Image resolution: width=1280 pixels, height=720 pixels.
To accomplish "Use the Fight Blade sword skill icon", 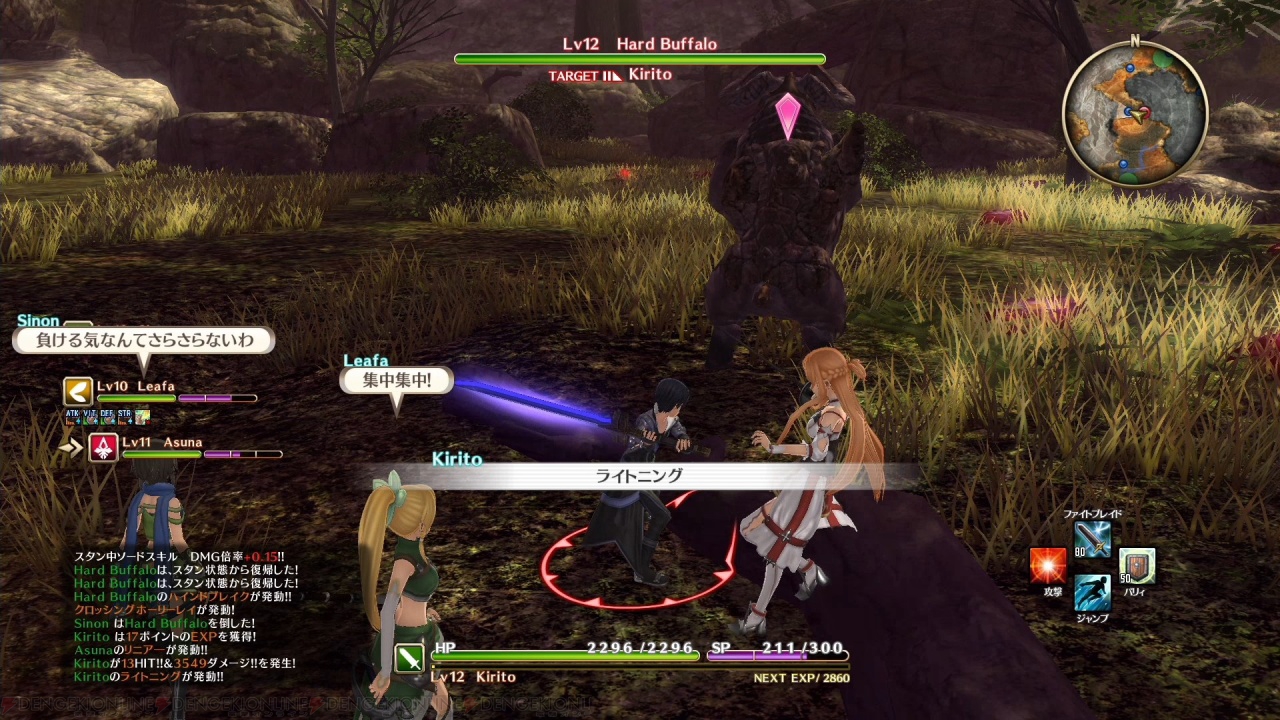I will 1092,540.
